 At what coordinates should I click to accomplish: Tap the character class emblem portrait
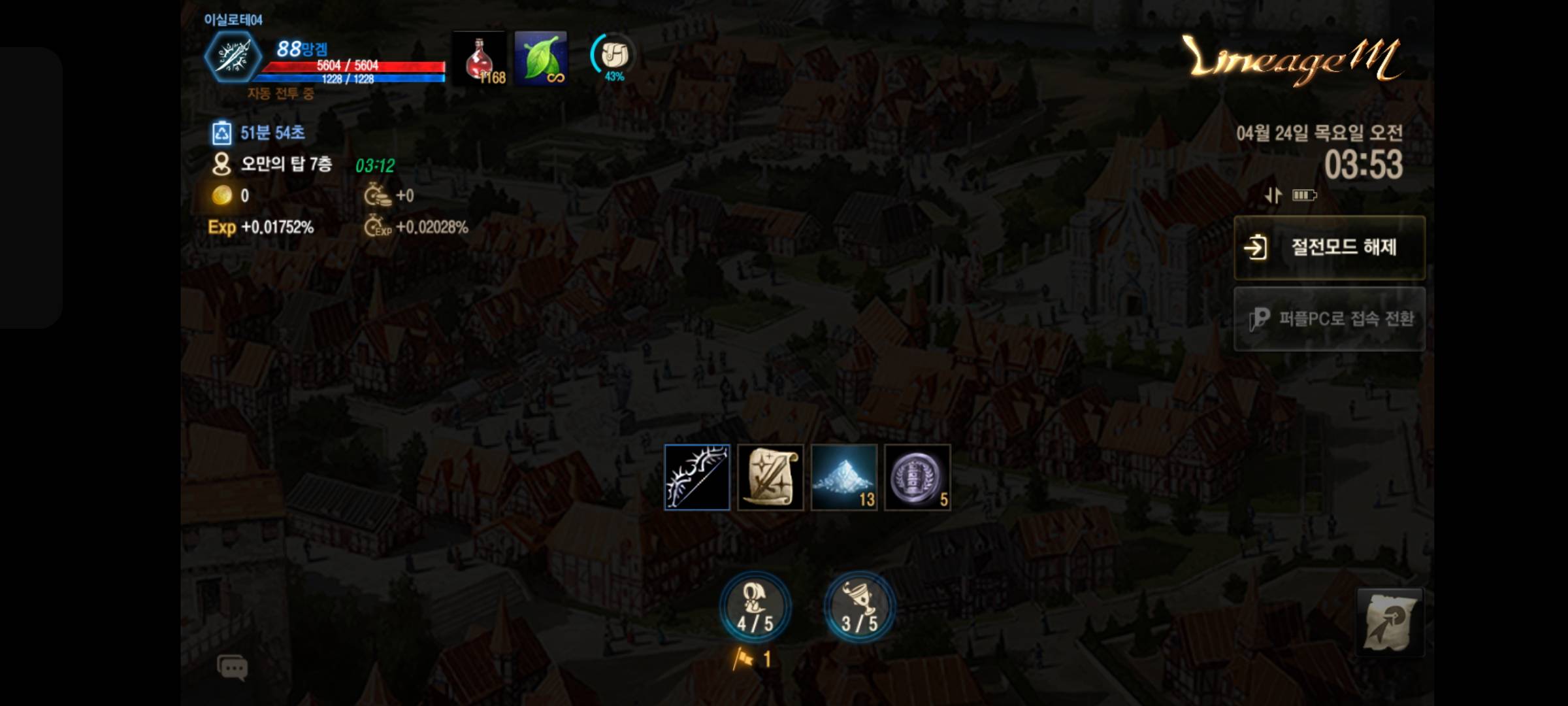[x=233, y=57]
